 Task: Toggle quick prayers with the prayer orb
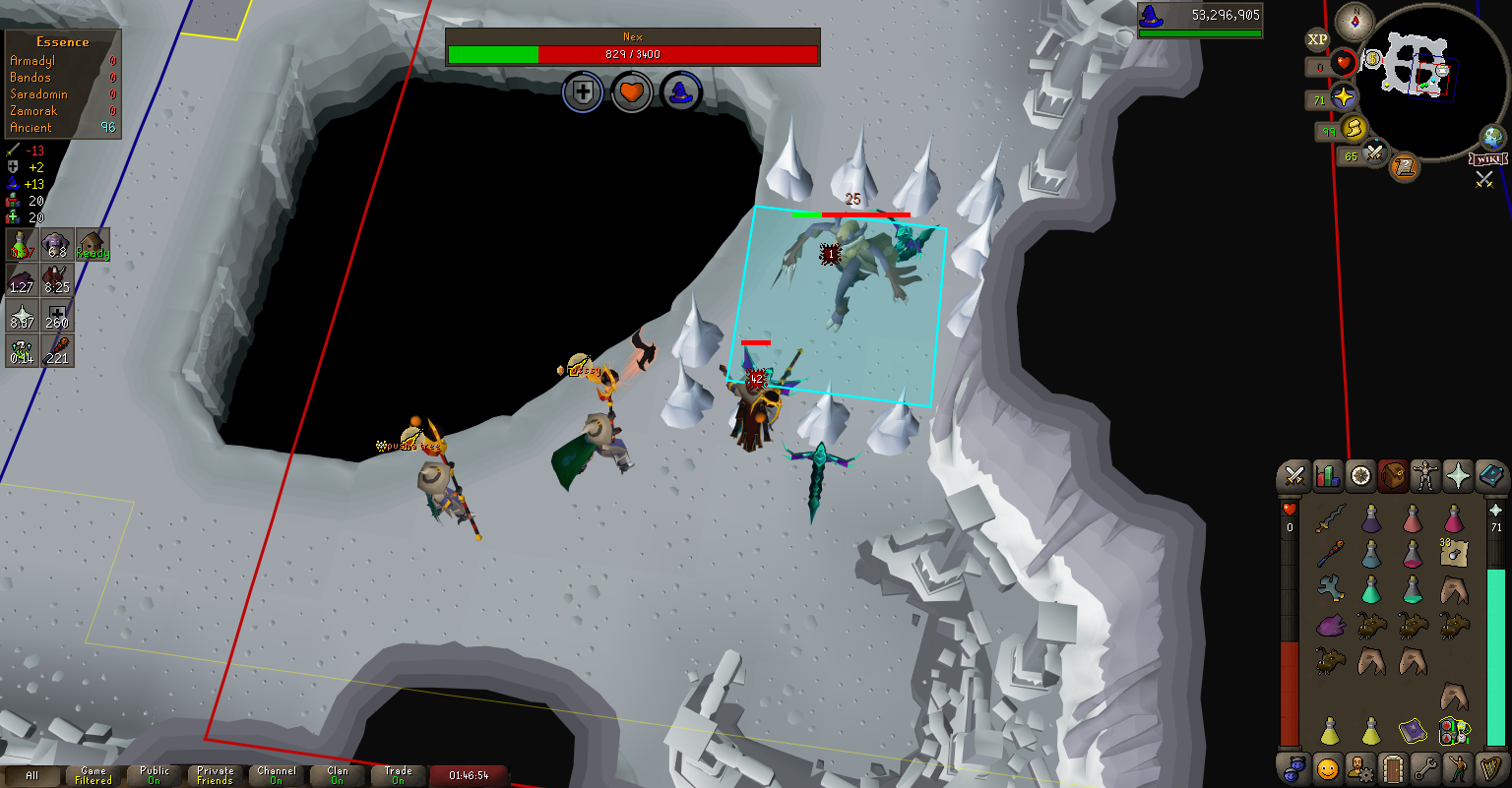coord(1344,98)
